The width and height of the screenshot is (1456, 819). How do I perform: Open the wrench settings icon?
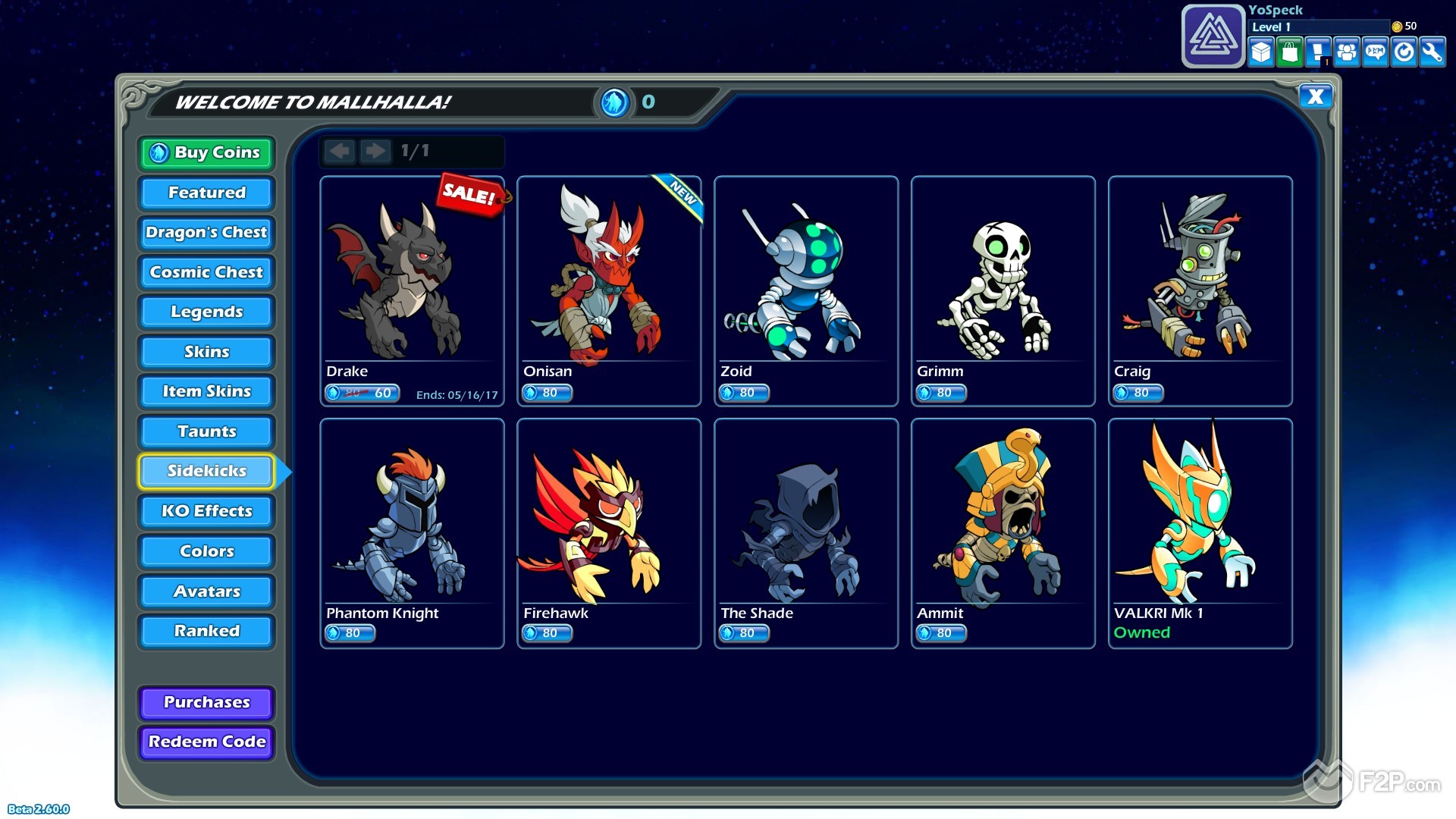[x=1432, y=52]
